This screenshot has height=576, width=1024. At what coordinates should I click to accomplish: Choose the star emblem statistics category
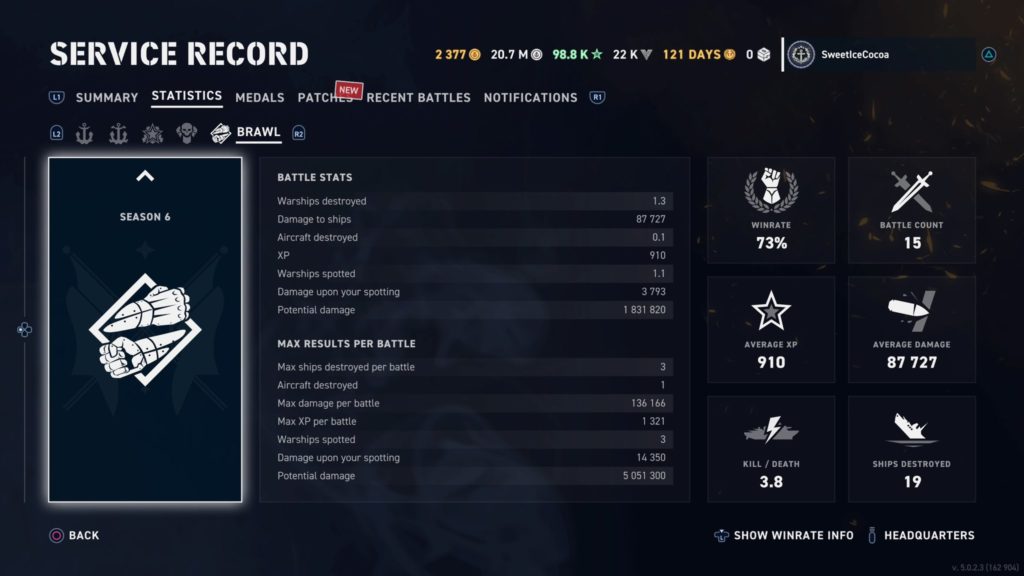(153, 133)
